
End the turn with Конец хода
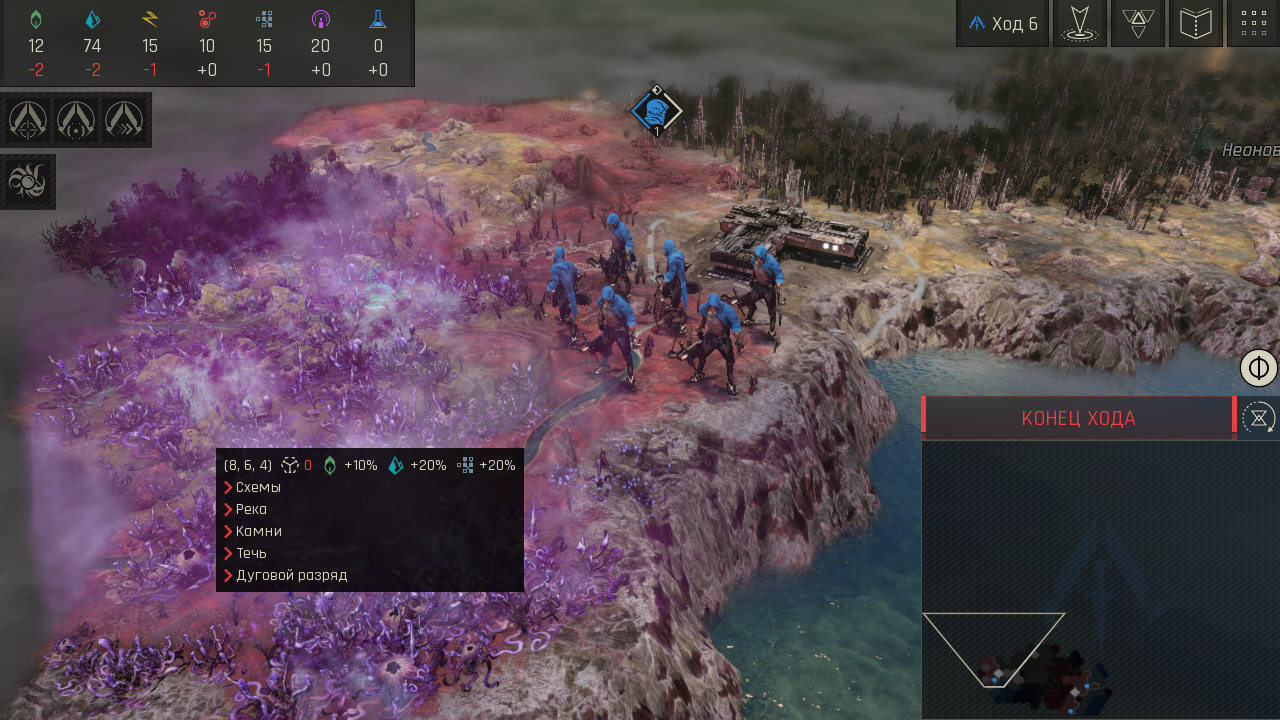[x=1078, y=418]
